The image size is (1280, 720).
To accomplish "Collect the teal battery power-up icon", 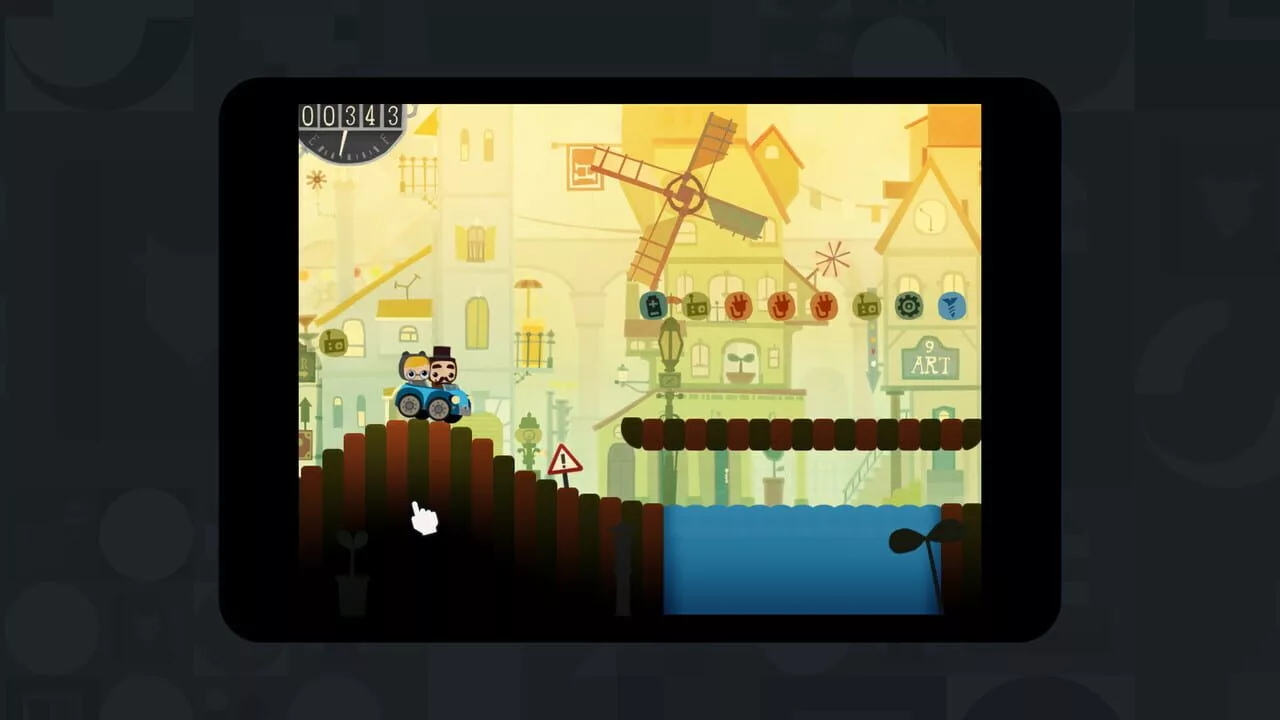I will coord(653,307).
